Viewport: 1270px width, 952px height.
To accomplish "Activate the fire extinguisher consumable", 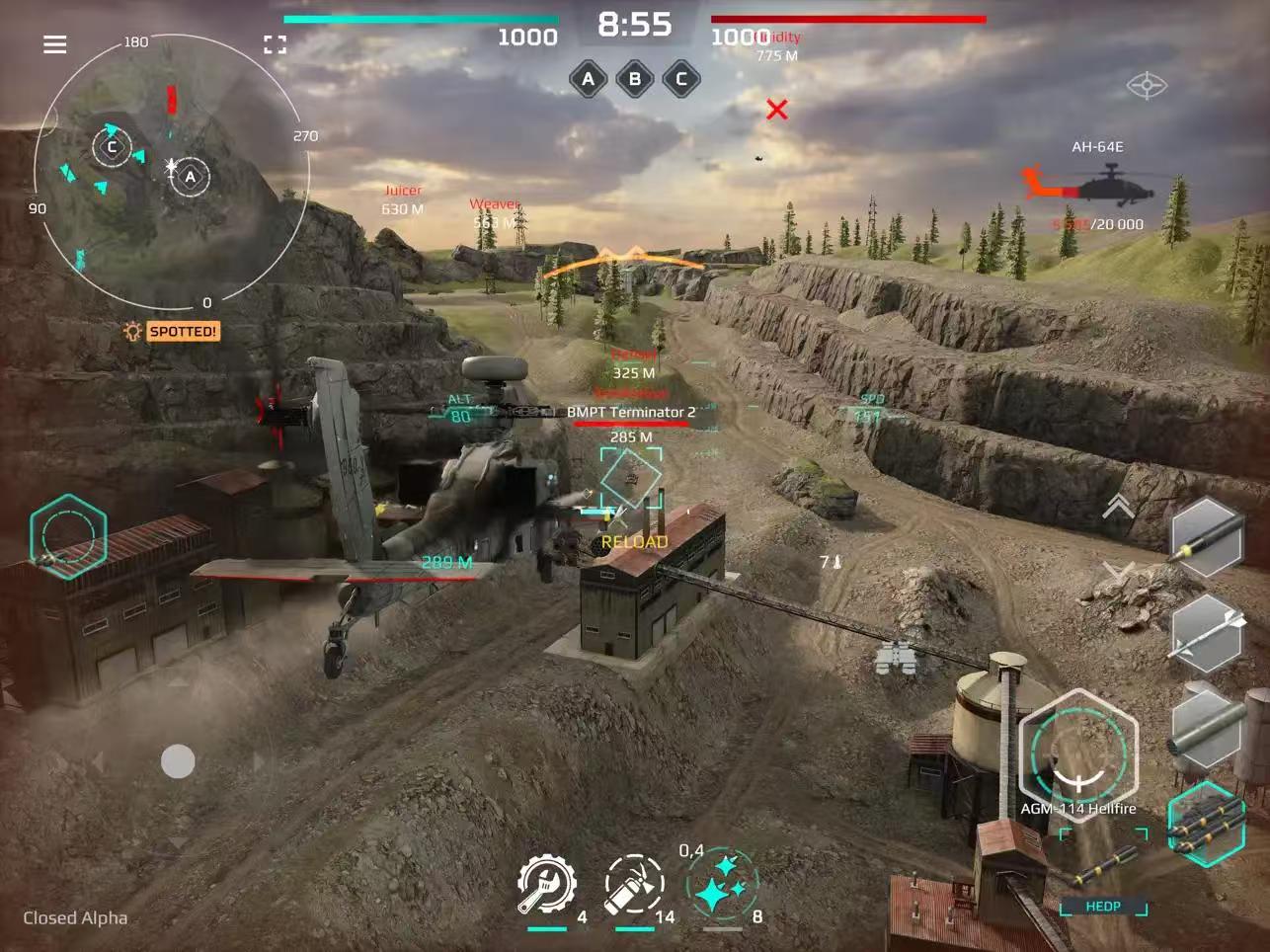I will (x=633, y=885).
